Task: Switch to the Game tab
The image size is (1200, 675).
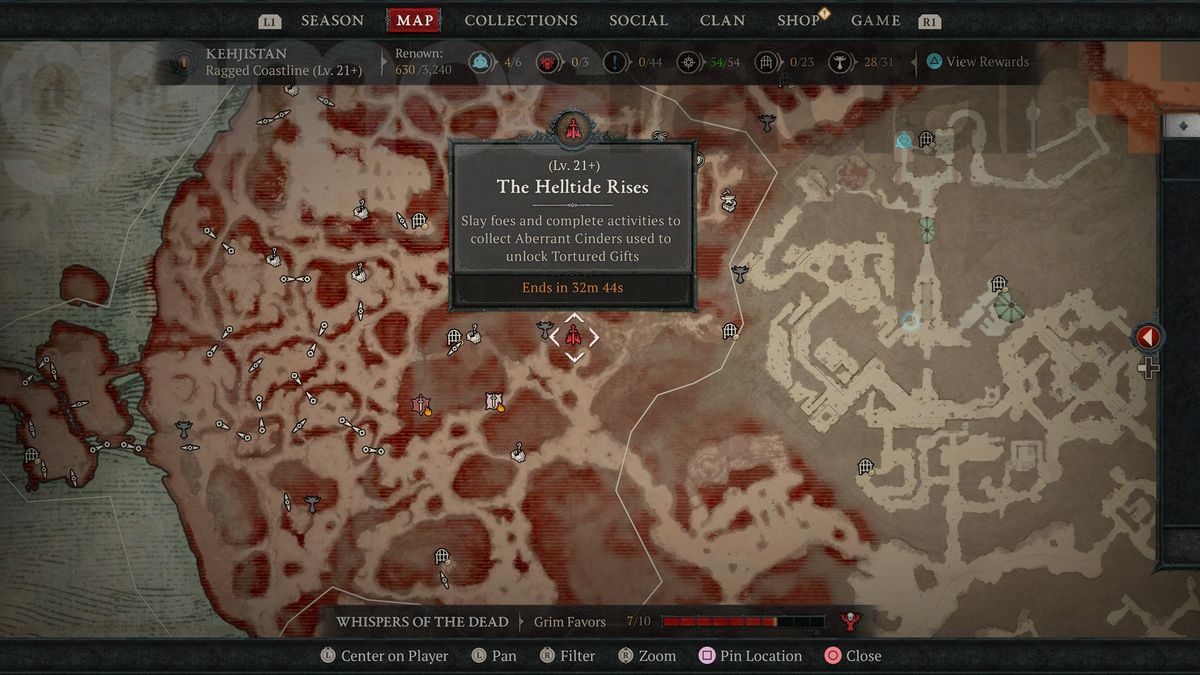Action: 875,20
